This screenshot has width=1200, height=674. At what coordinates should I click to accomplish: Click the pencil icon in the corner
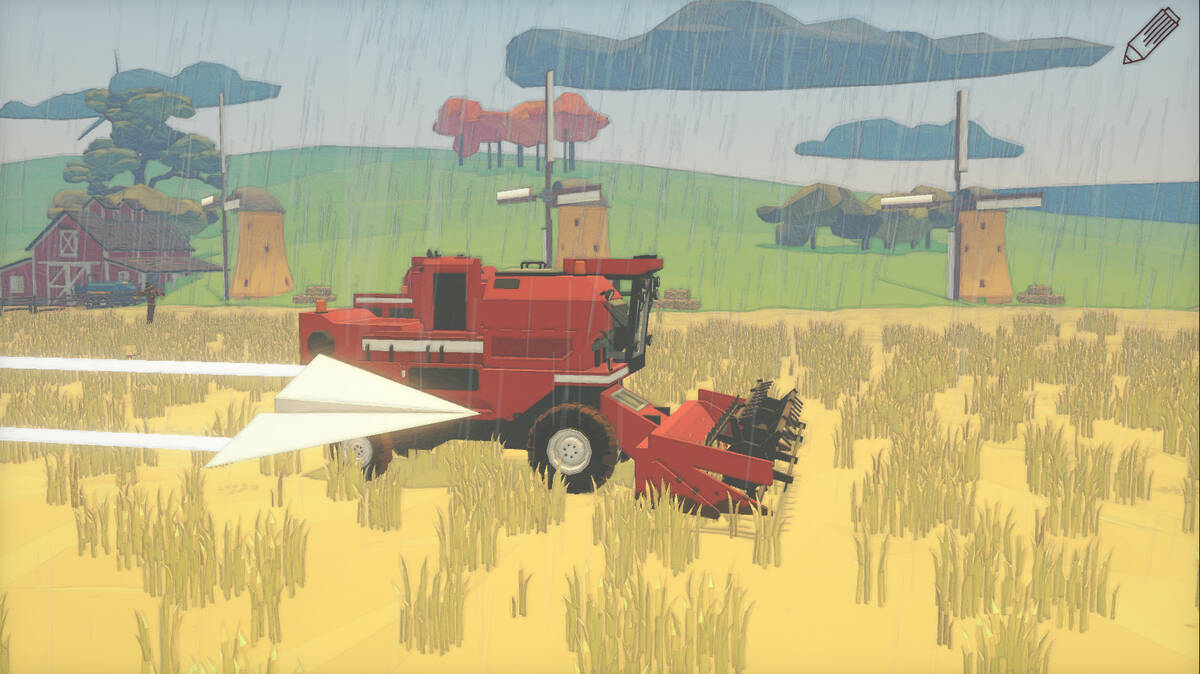(x=1150, y=36)
